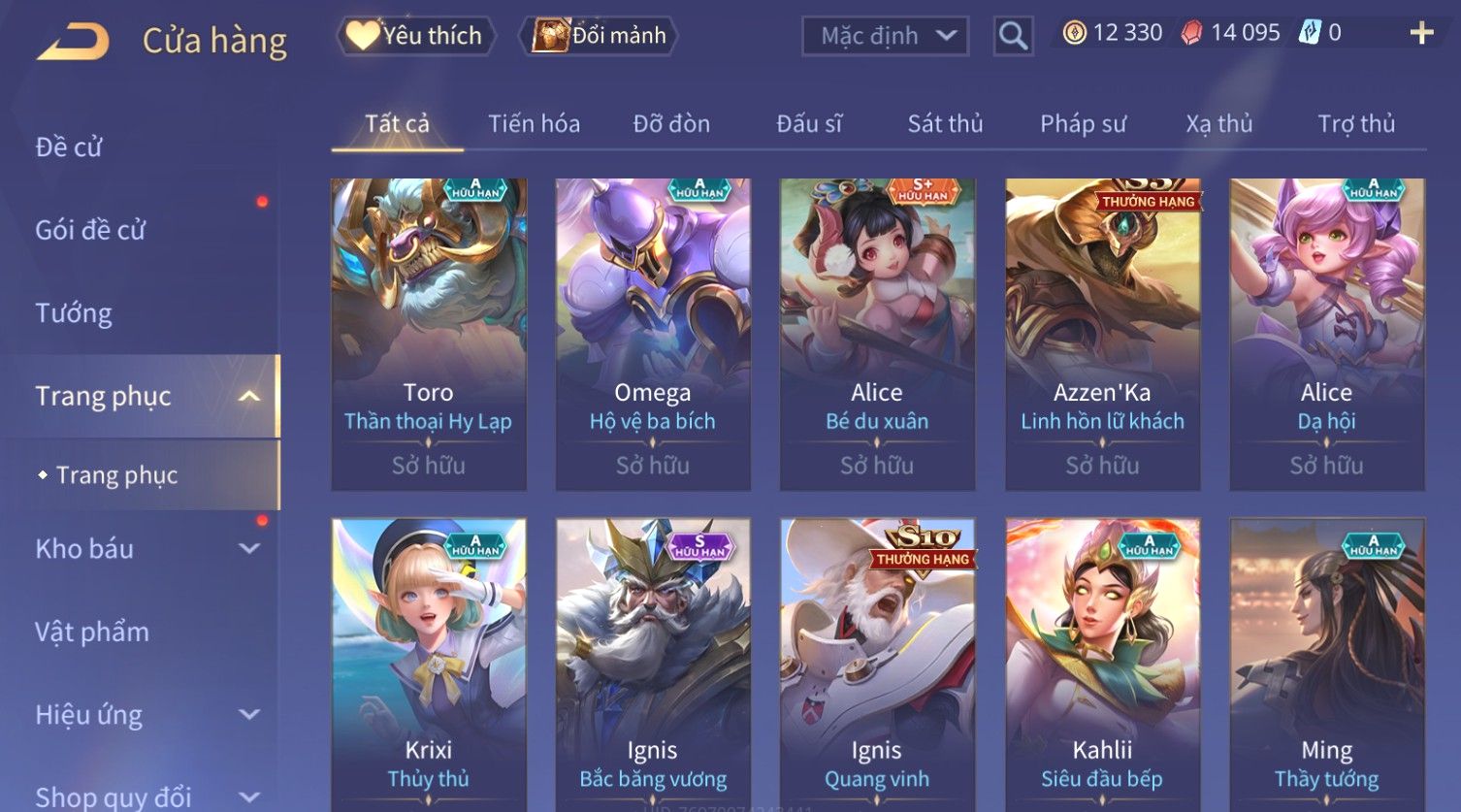Choose the Azzen'Ka Linh hồn lữ khách skin
Screen dimensions: 1461x812
click(1102, 334)
